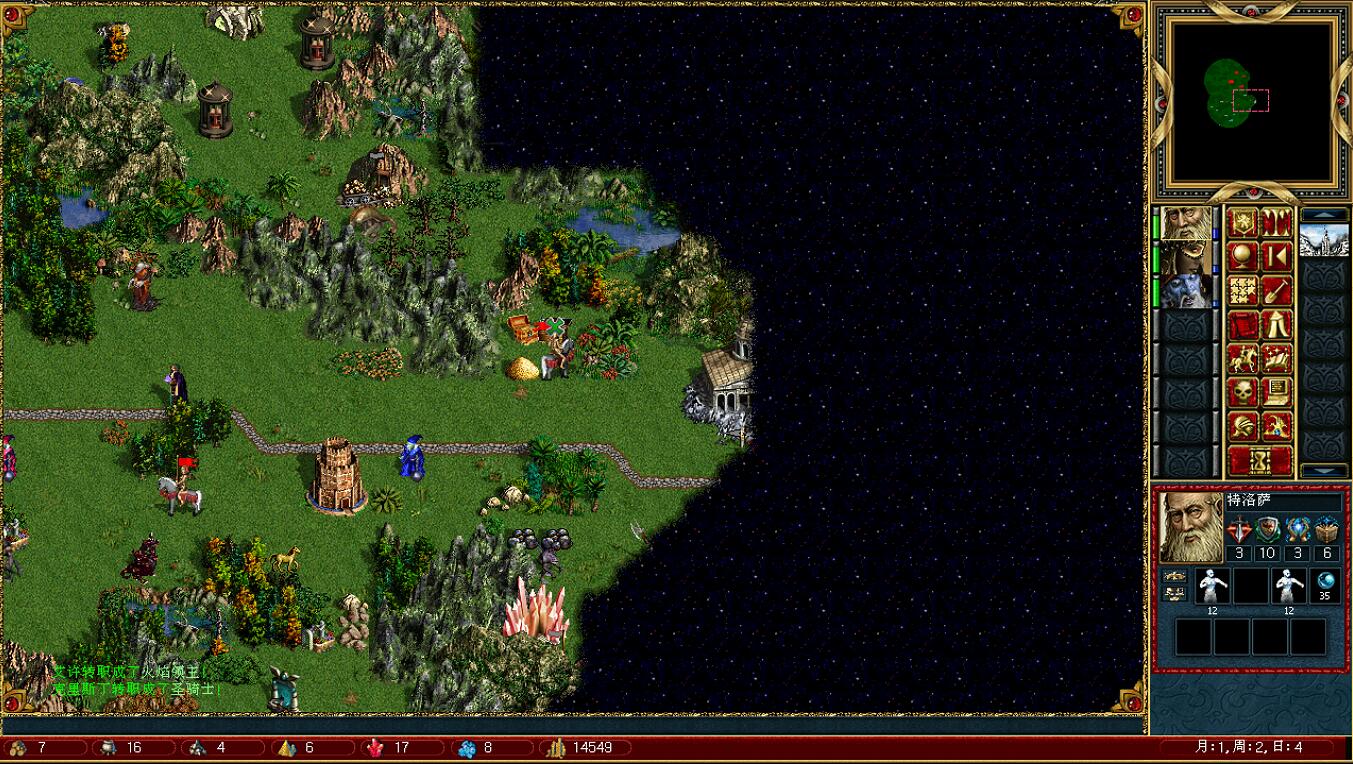Open the kingdom overview banner button
The height and width of the screenshot is (764, 1353).
1242,223
